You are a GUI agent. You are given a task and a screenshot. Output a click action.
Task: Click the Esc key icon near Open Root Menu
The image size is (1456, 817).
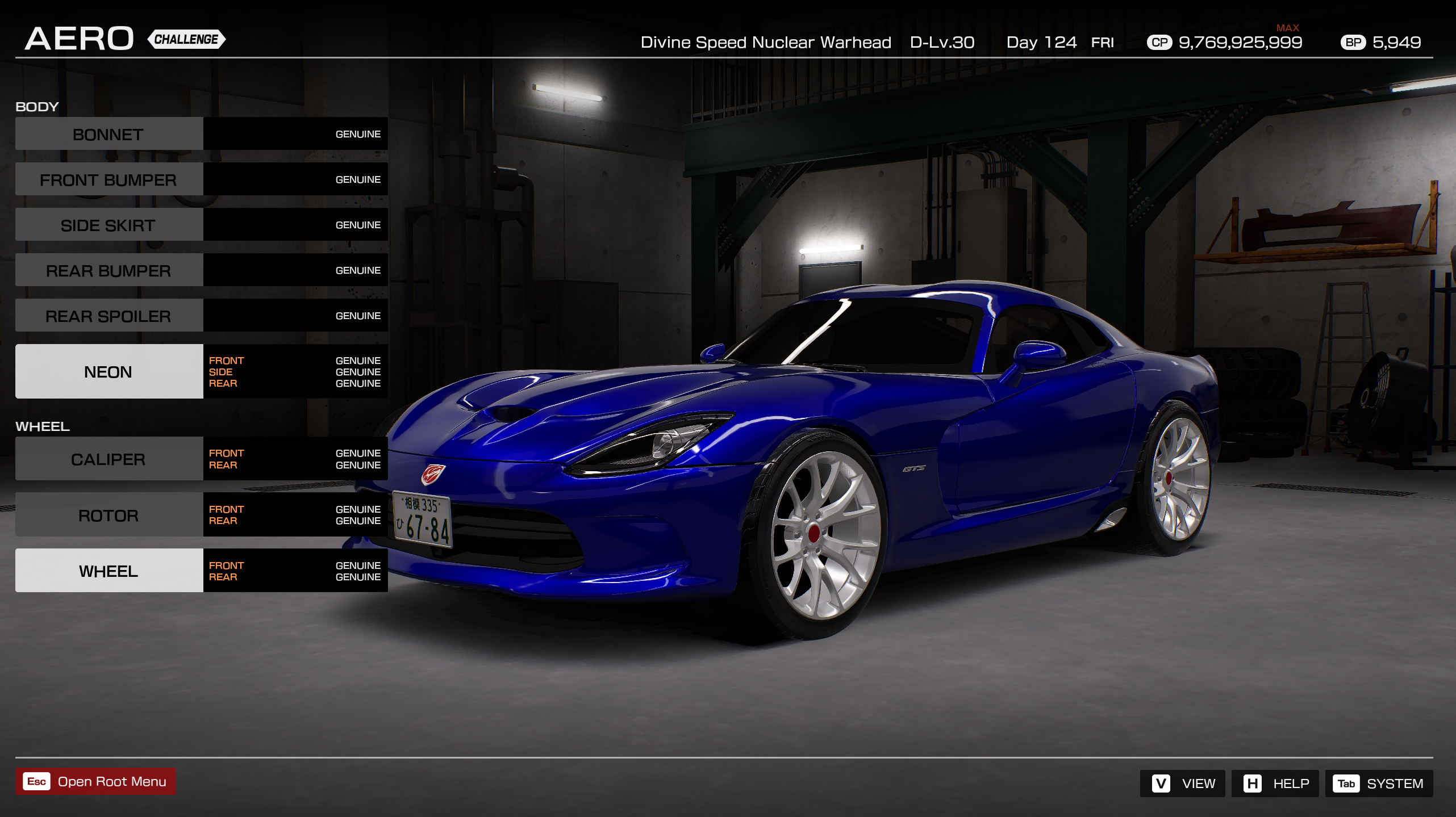36,781
